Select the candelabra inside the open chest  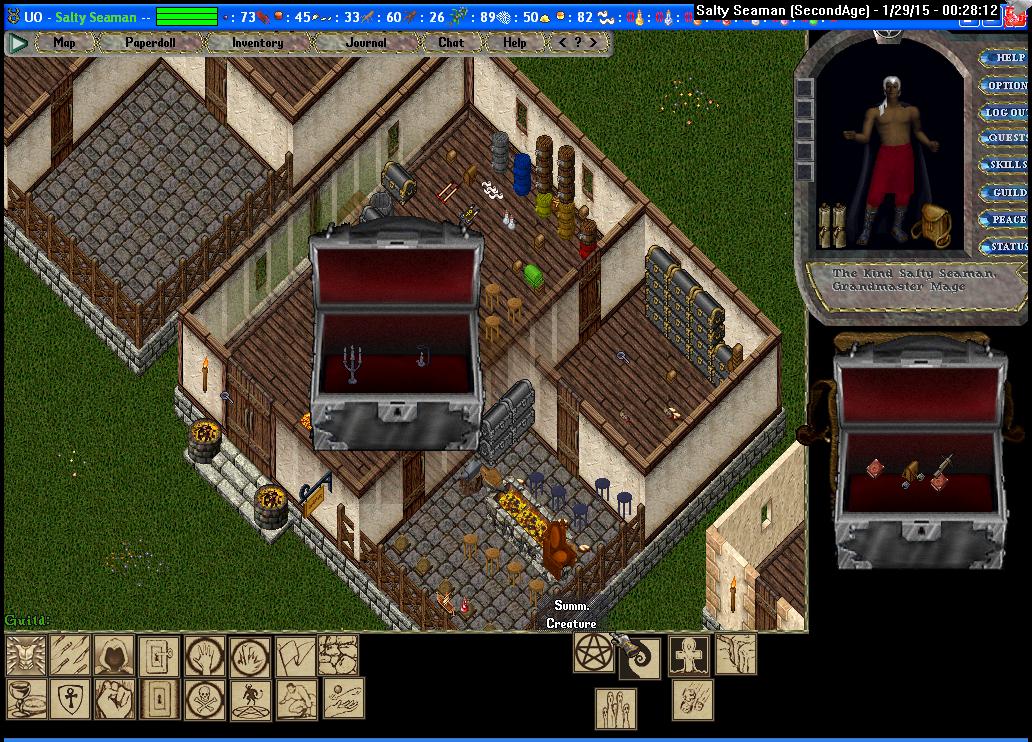pyautogui.click(x=351, y=364)
